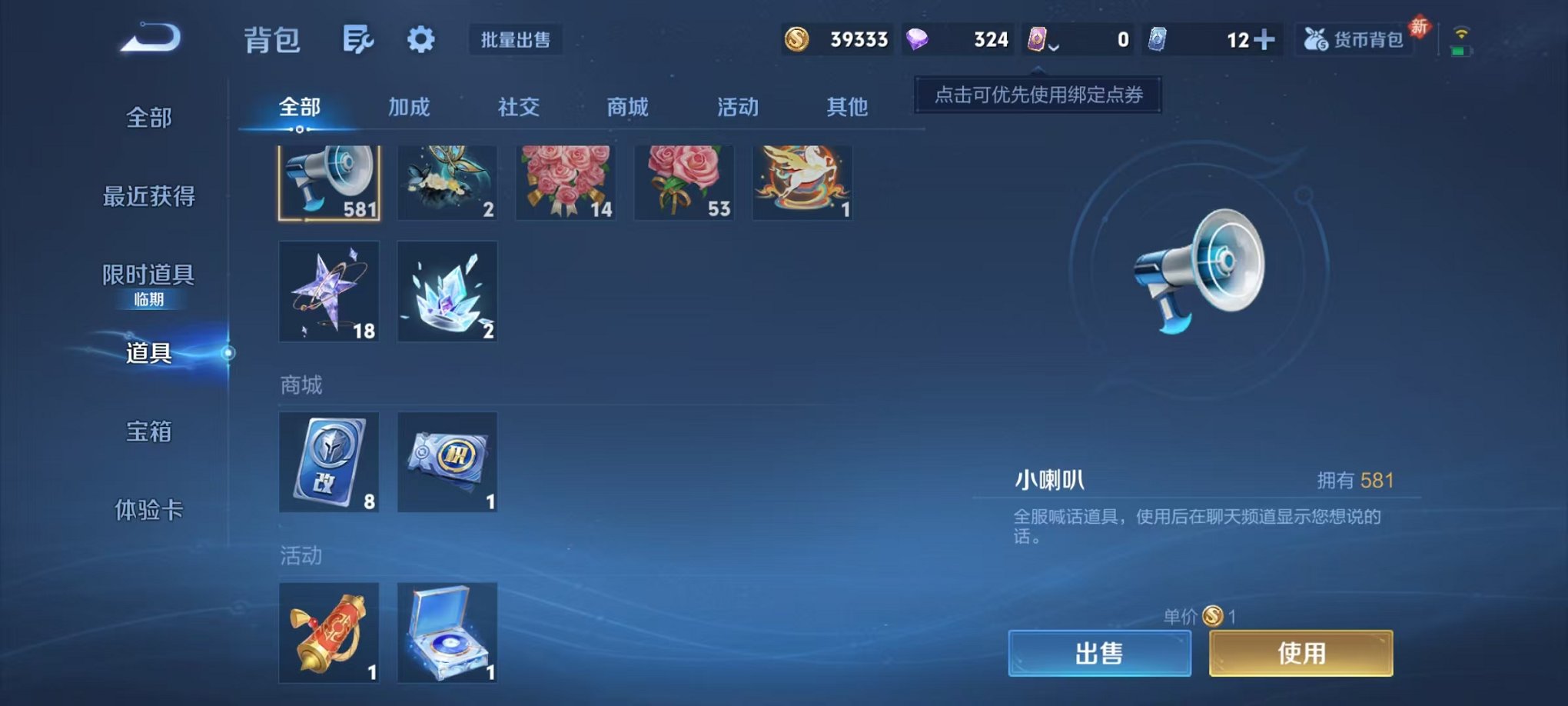Viewport: 1568px width, 706px height.
Task: Select the rose bouquet thumbnail showing 53
Action: pos(683,181)
